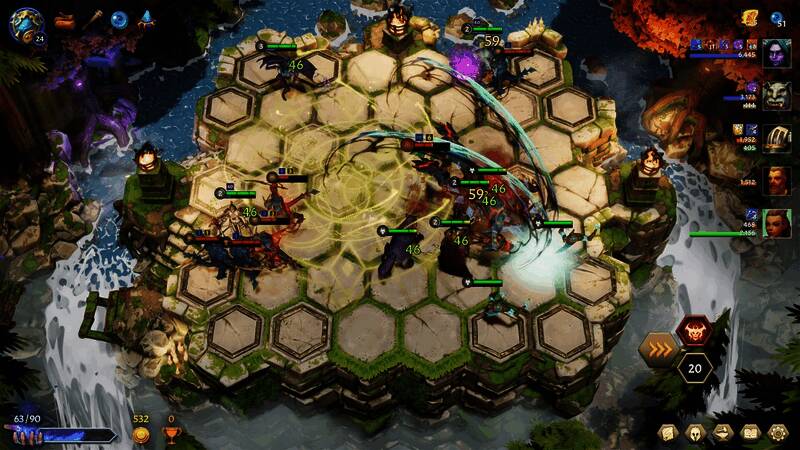Screen dimensions: 800x450
Task: Select the red demon skull hexagon
Action: click(694, 330)
